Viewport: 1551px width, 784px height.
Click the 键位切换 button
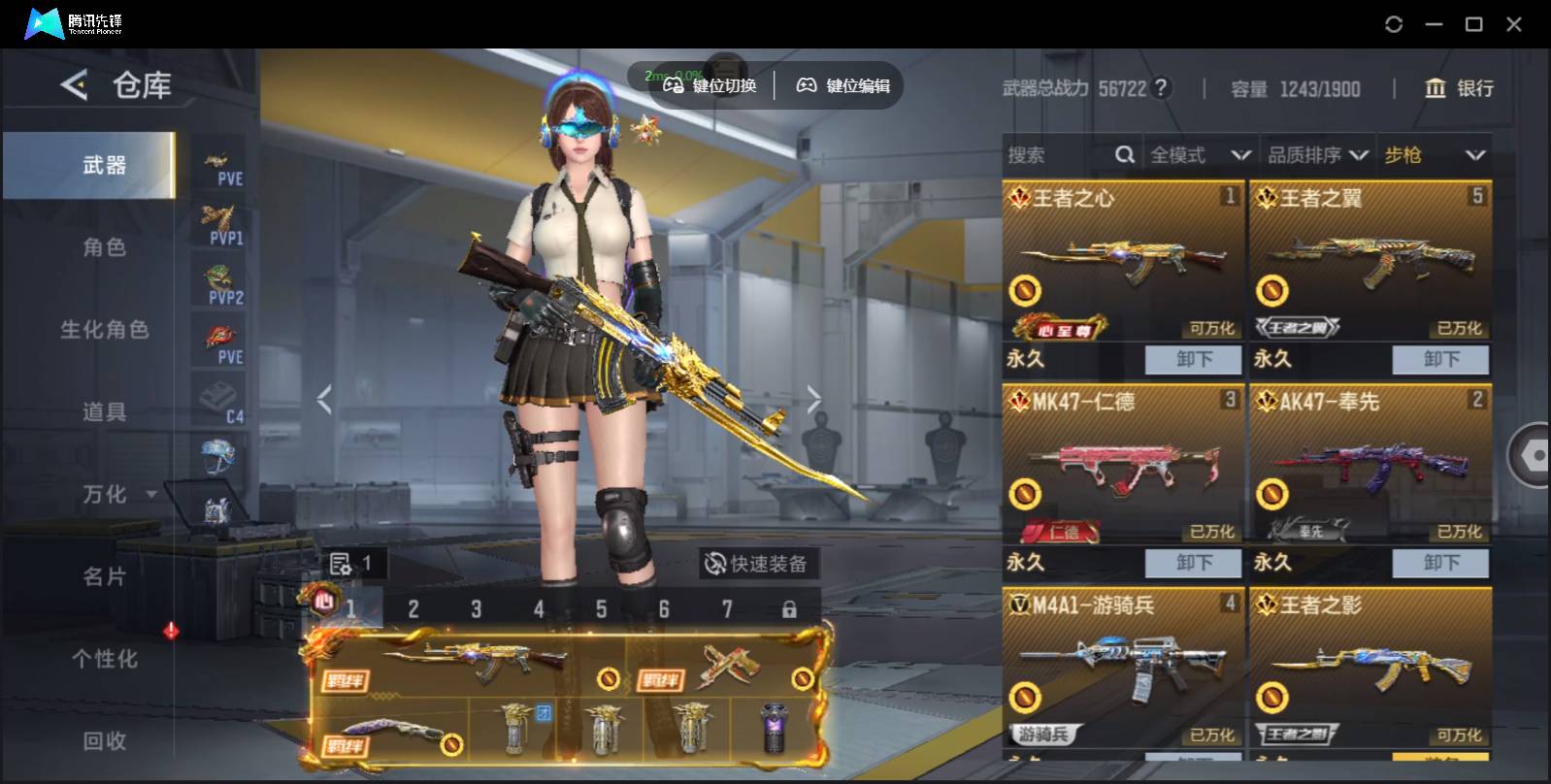click(x=710, y=86)
